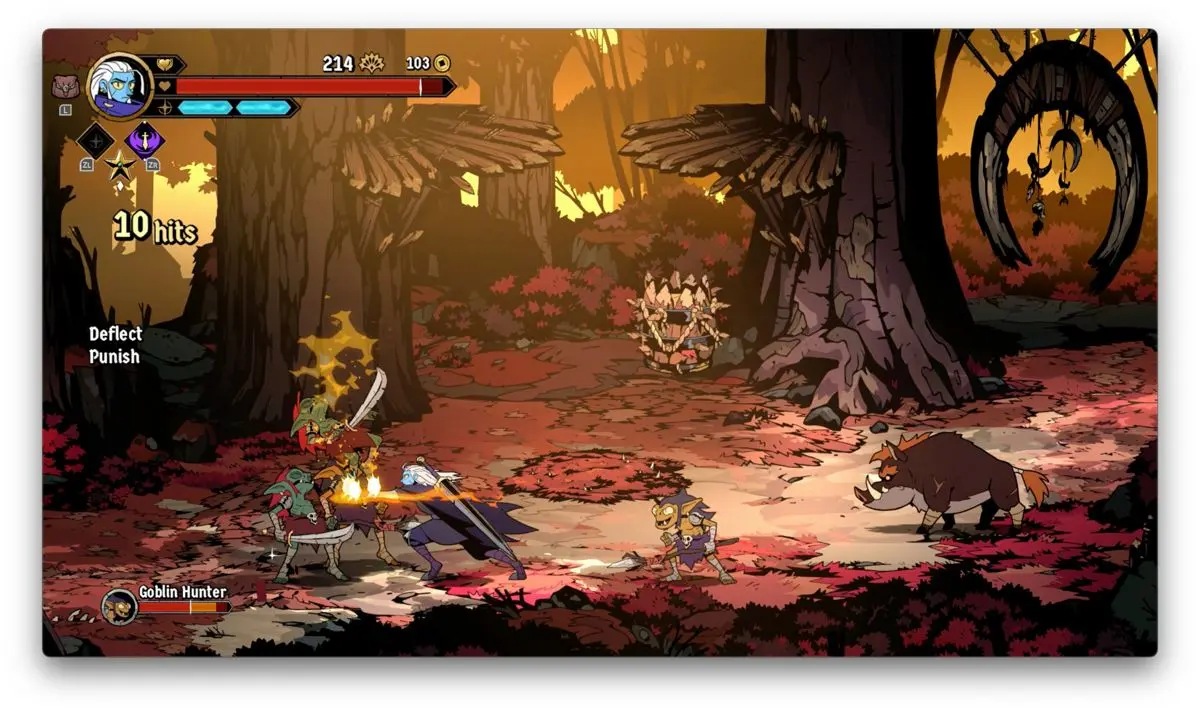
Task: Click the gold star special ability icon
Action: (120, 165)
